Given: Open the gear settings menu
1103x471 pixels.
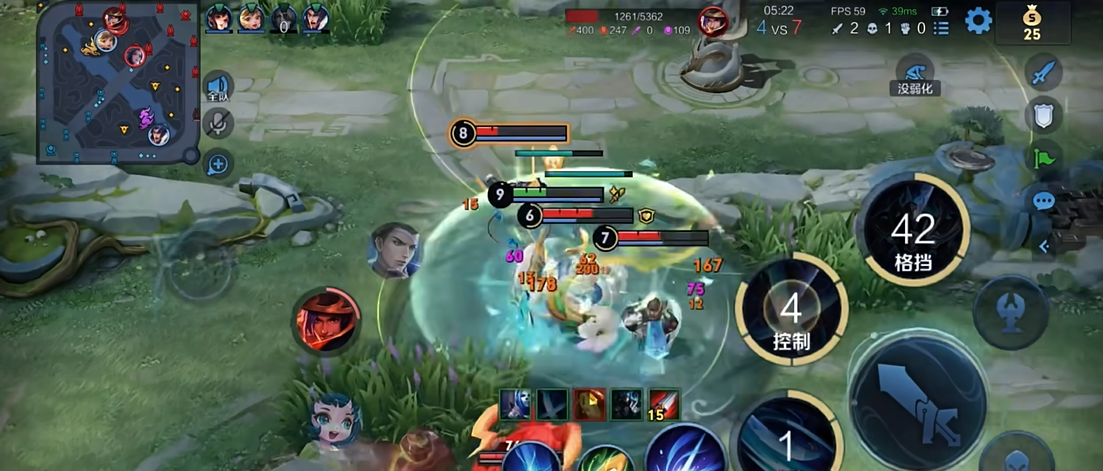Looking at the screenshot, I should 977,19.
